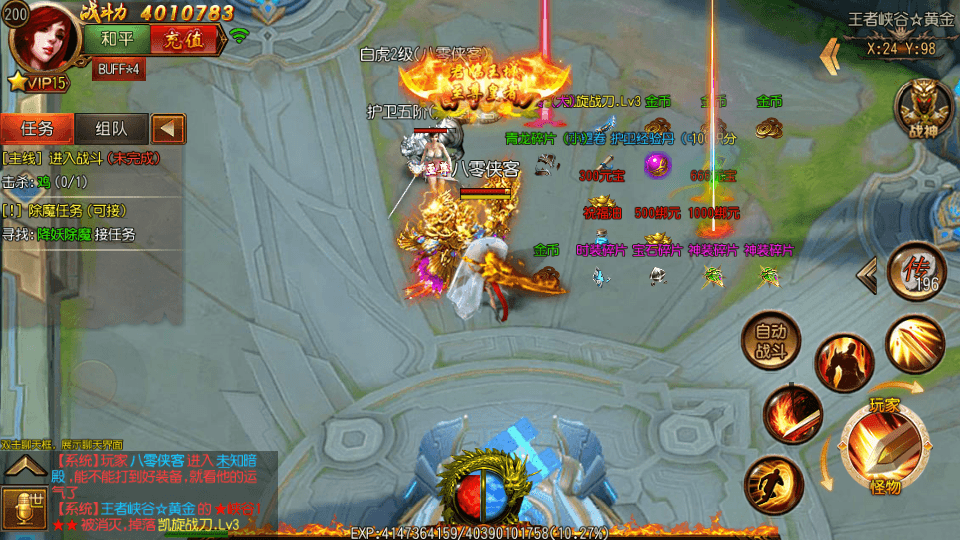Use the 传 teleport button
The image size is (960, 540).
914,270
